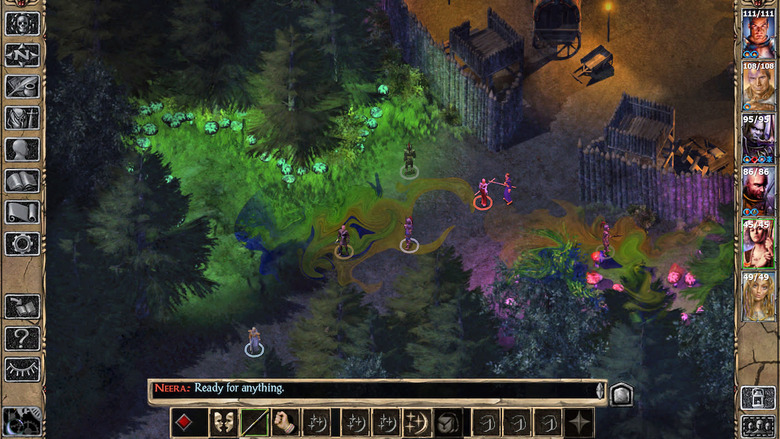Rest the party using the closed-eye button
Image resolution: width=780 pixels, height=439 pixels.
(x=22, y=370)
